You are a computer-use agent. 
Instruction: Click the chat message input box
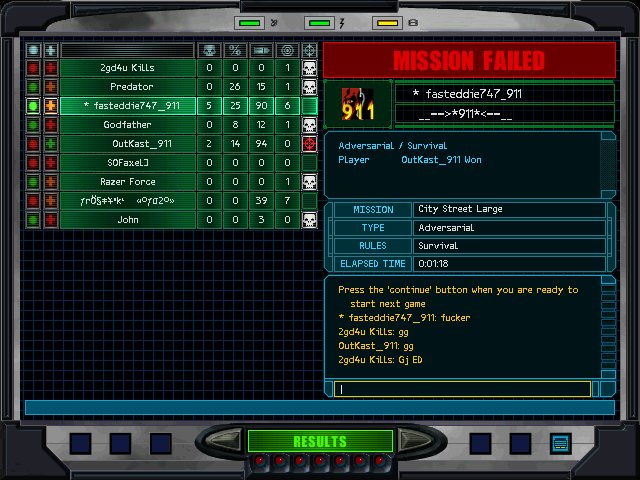(464, 389)
